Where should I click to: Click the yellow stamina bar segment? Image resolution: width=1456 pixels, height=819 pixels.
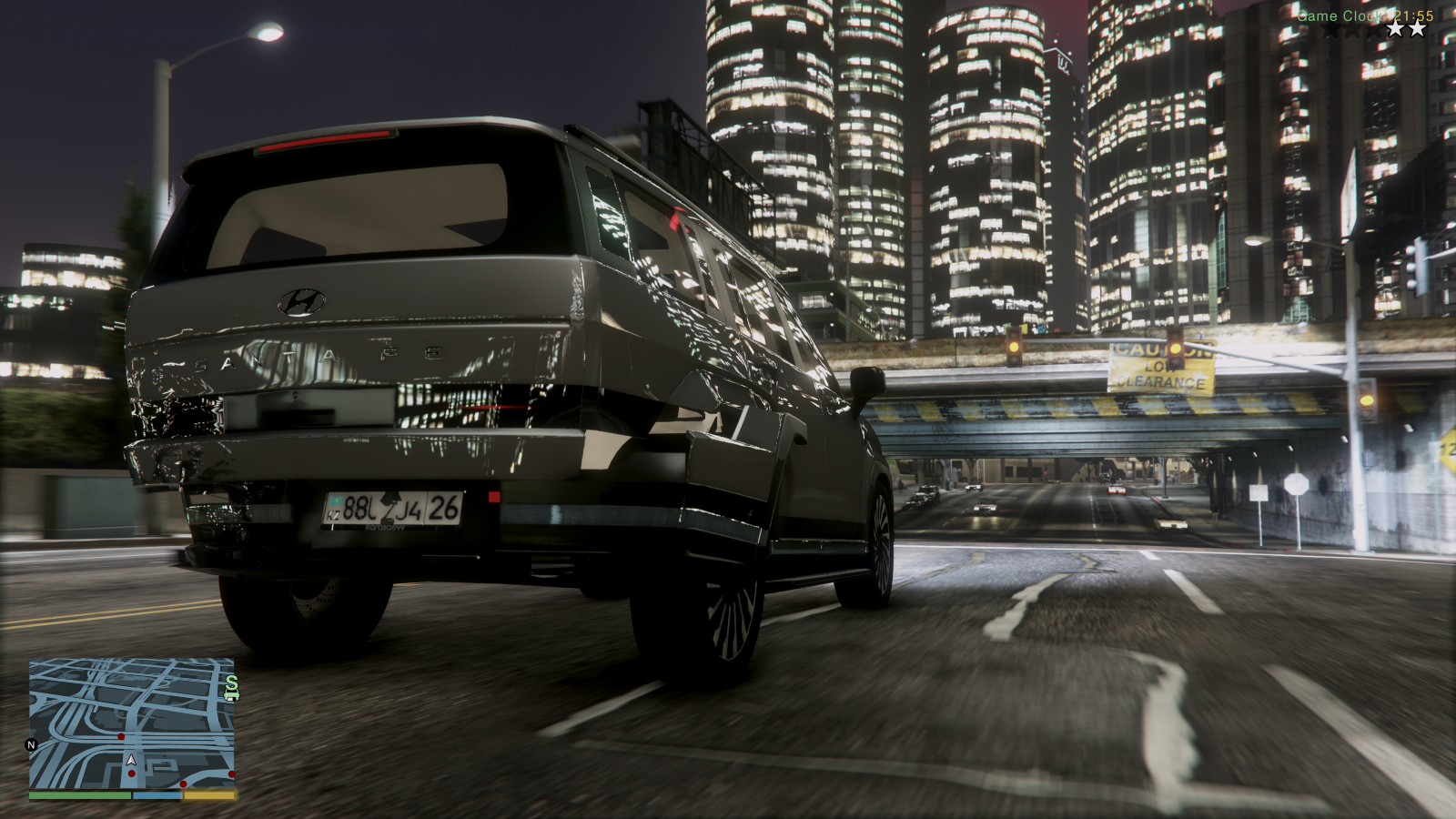(208, 795)
